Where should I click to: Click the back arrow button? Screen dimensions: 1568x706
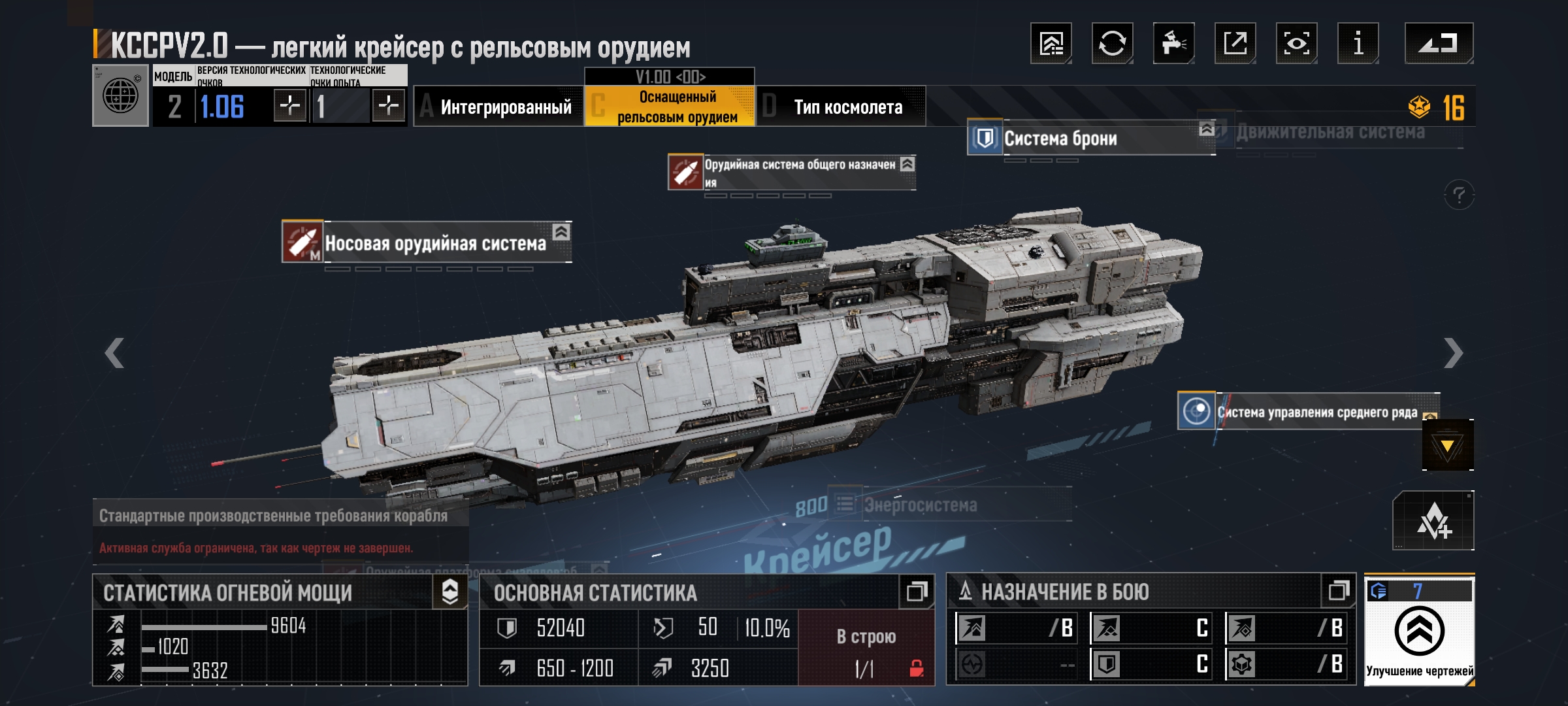(1439, 43)
